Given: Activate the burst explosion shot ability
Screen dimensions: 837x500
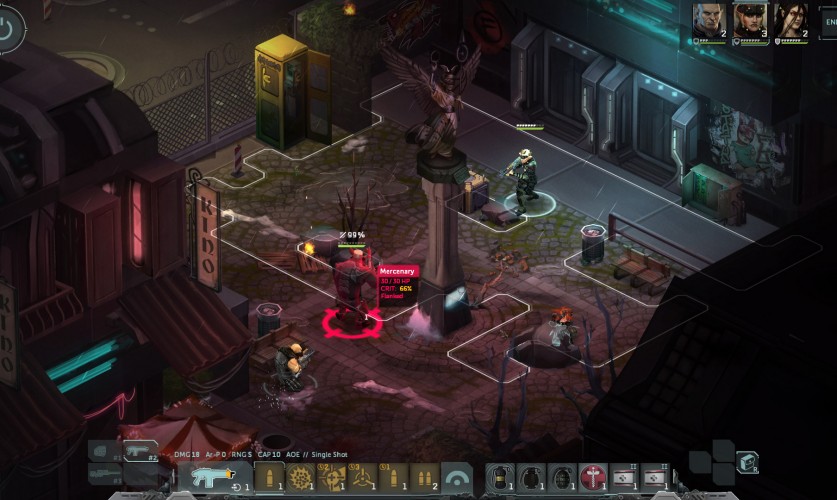Looking at the screenshot, I should pos(303,478).
